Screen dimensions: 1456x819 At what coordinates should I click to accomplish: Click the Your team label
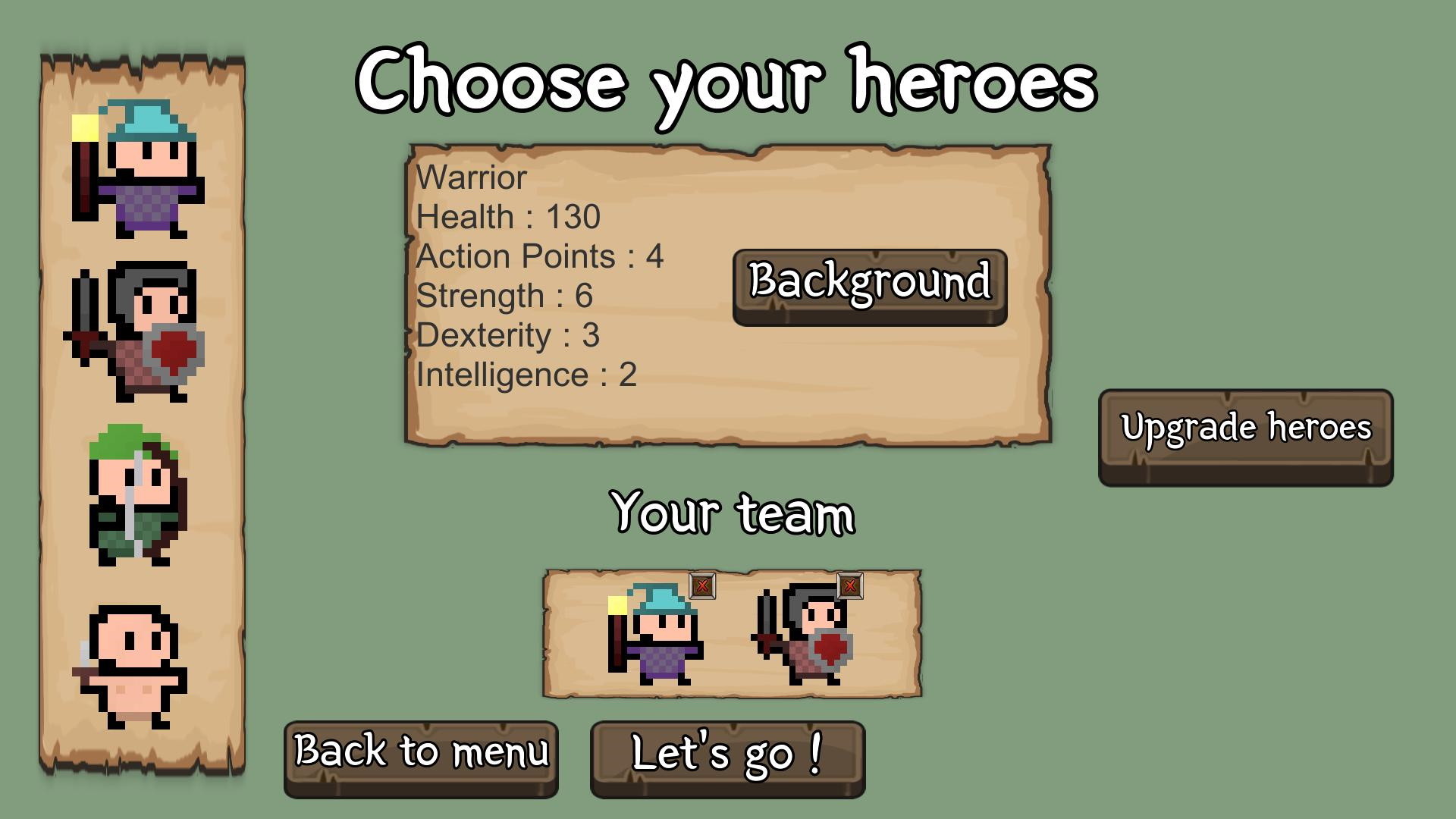click(x=732, y=513)
